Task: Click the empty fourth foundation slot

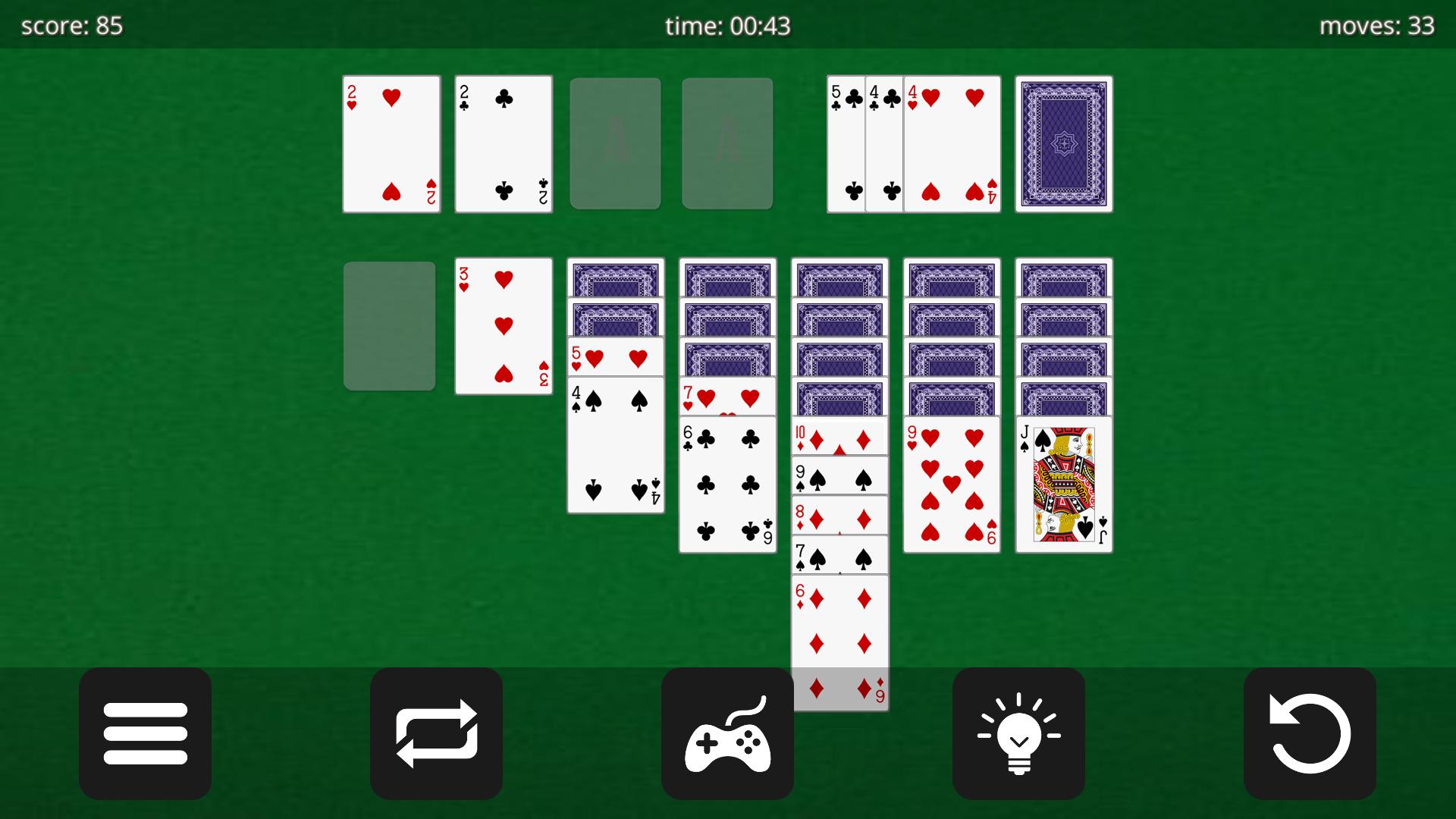Action: [x=726, y=143]
